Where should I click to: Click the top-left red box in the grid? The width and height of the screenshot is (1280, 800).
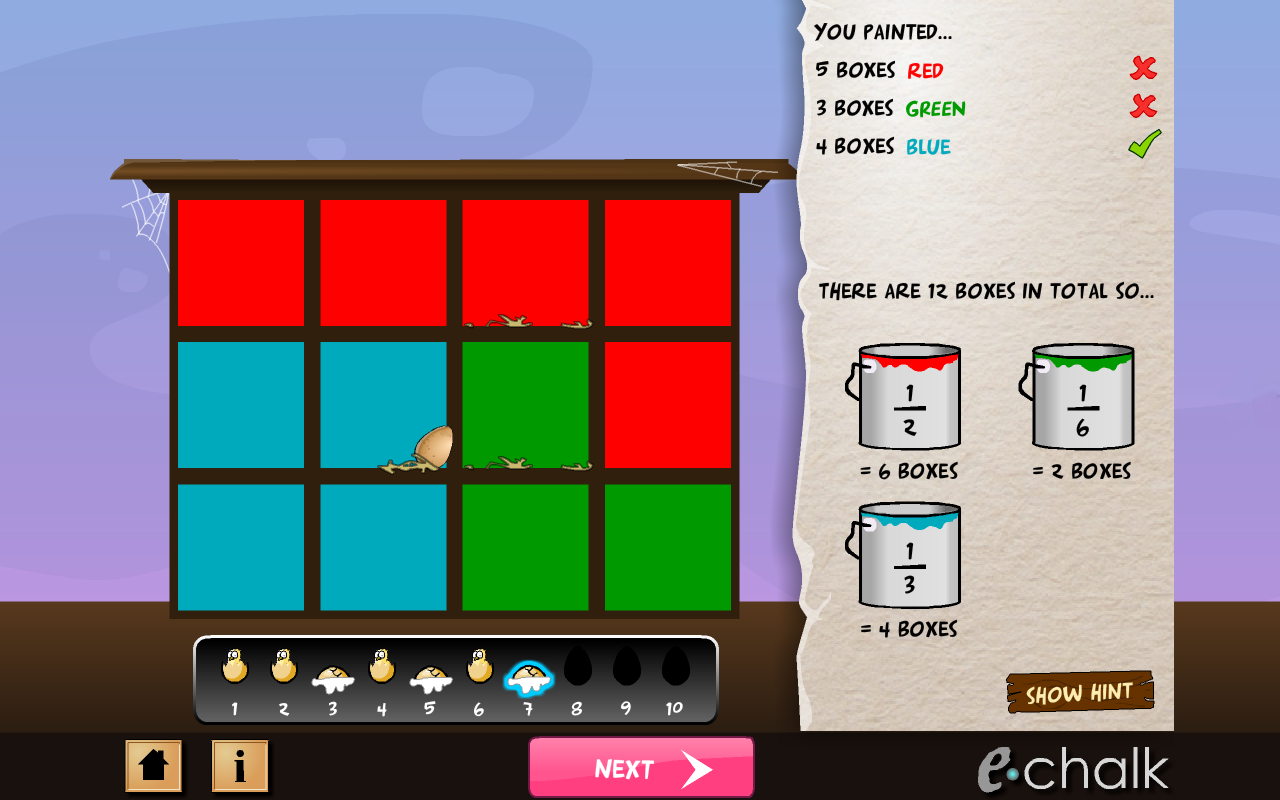point(240,262)
